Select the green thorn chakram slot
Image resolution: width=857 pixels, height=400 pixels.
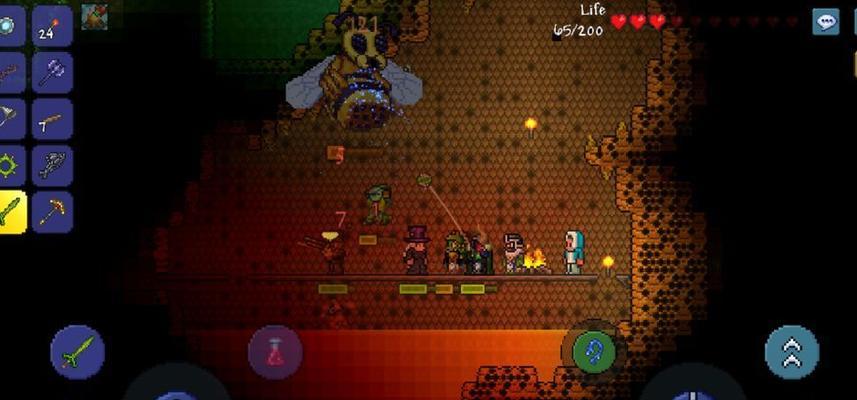tap(9, 165)
